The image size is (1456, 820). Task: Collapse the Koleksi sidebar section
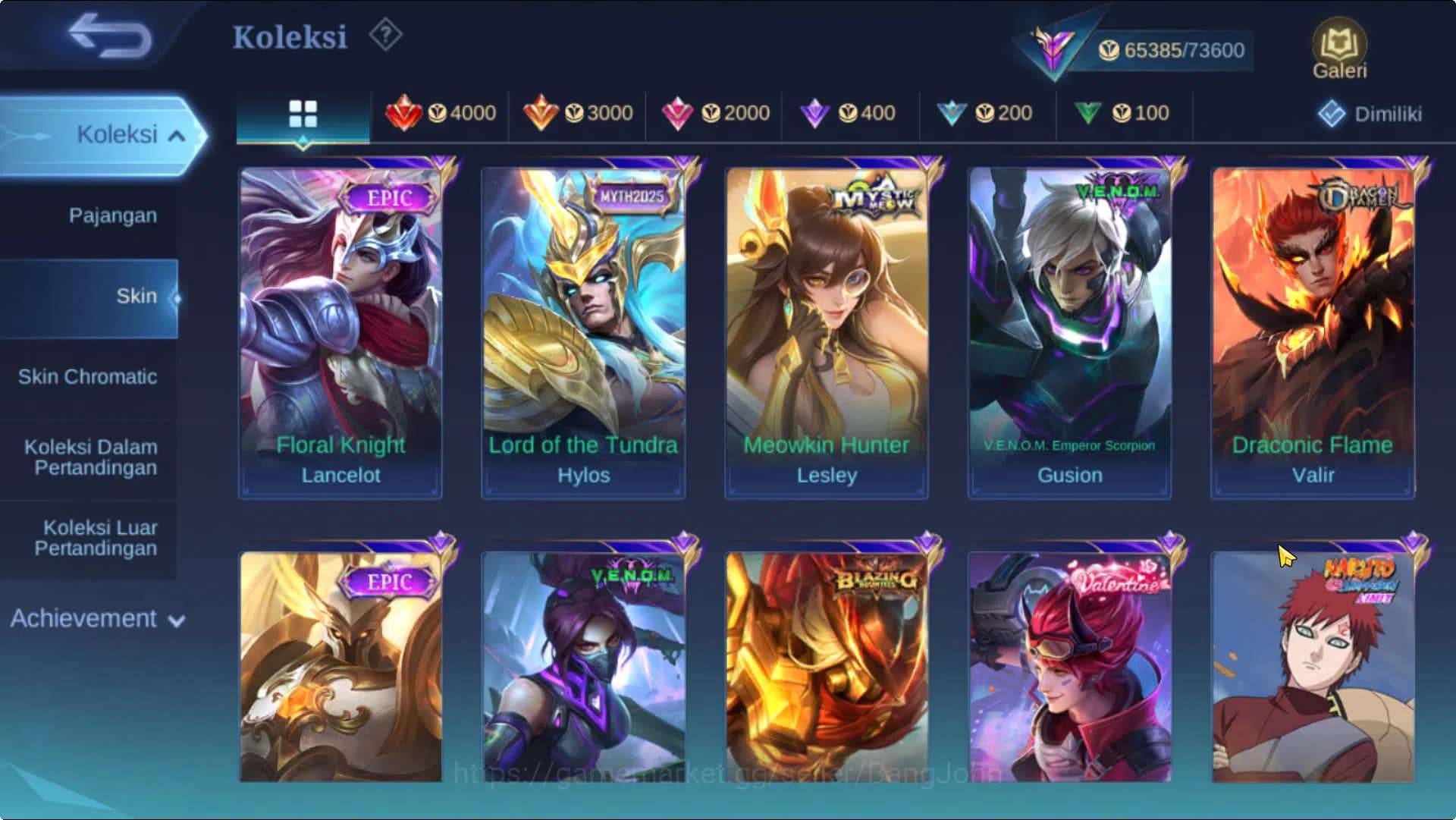[x=118, y=134]
